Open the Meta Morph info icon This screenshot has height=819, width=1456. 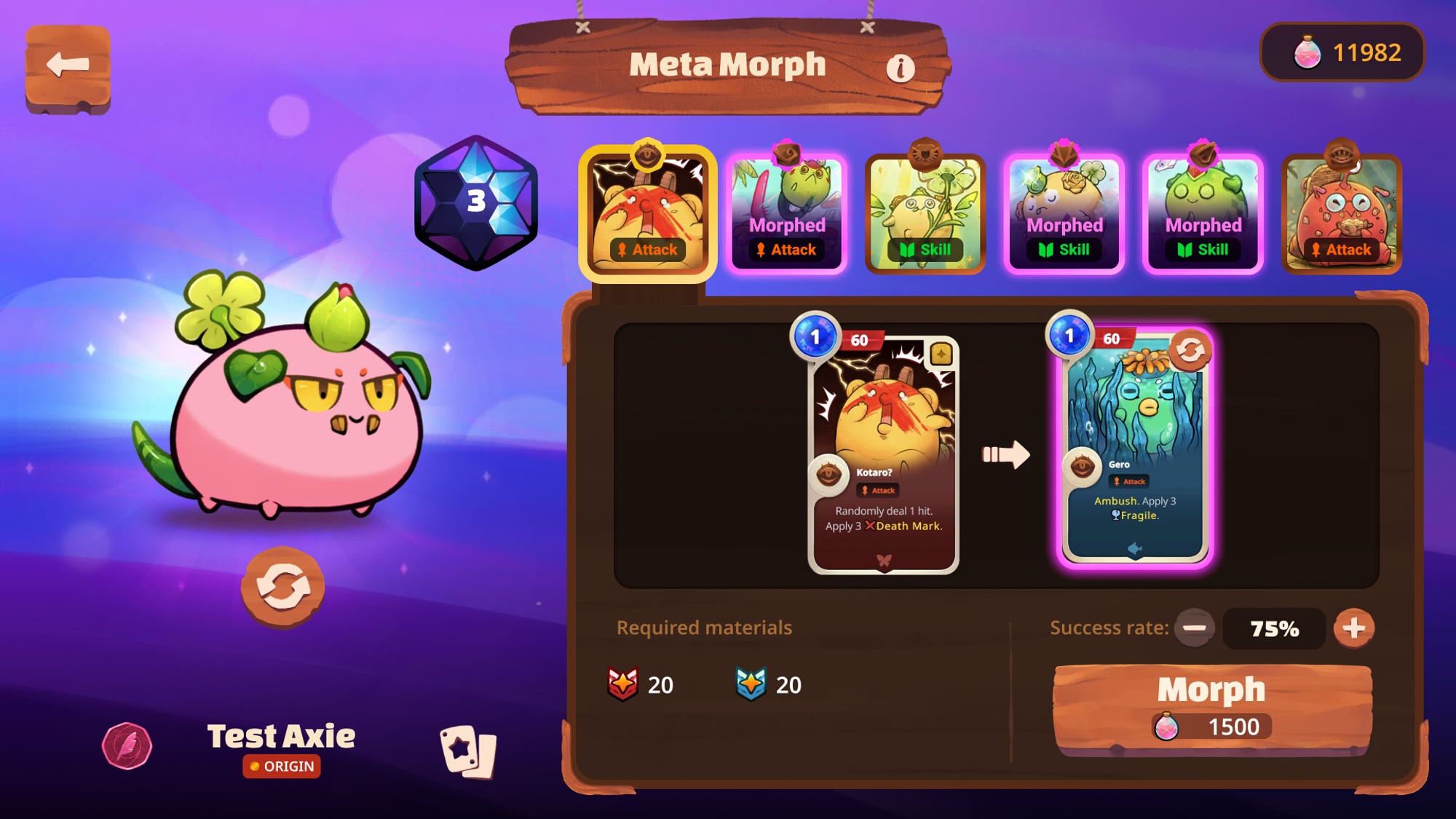(x=903, y=67)
